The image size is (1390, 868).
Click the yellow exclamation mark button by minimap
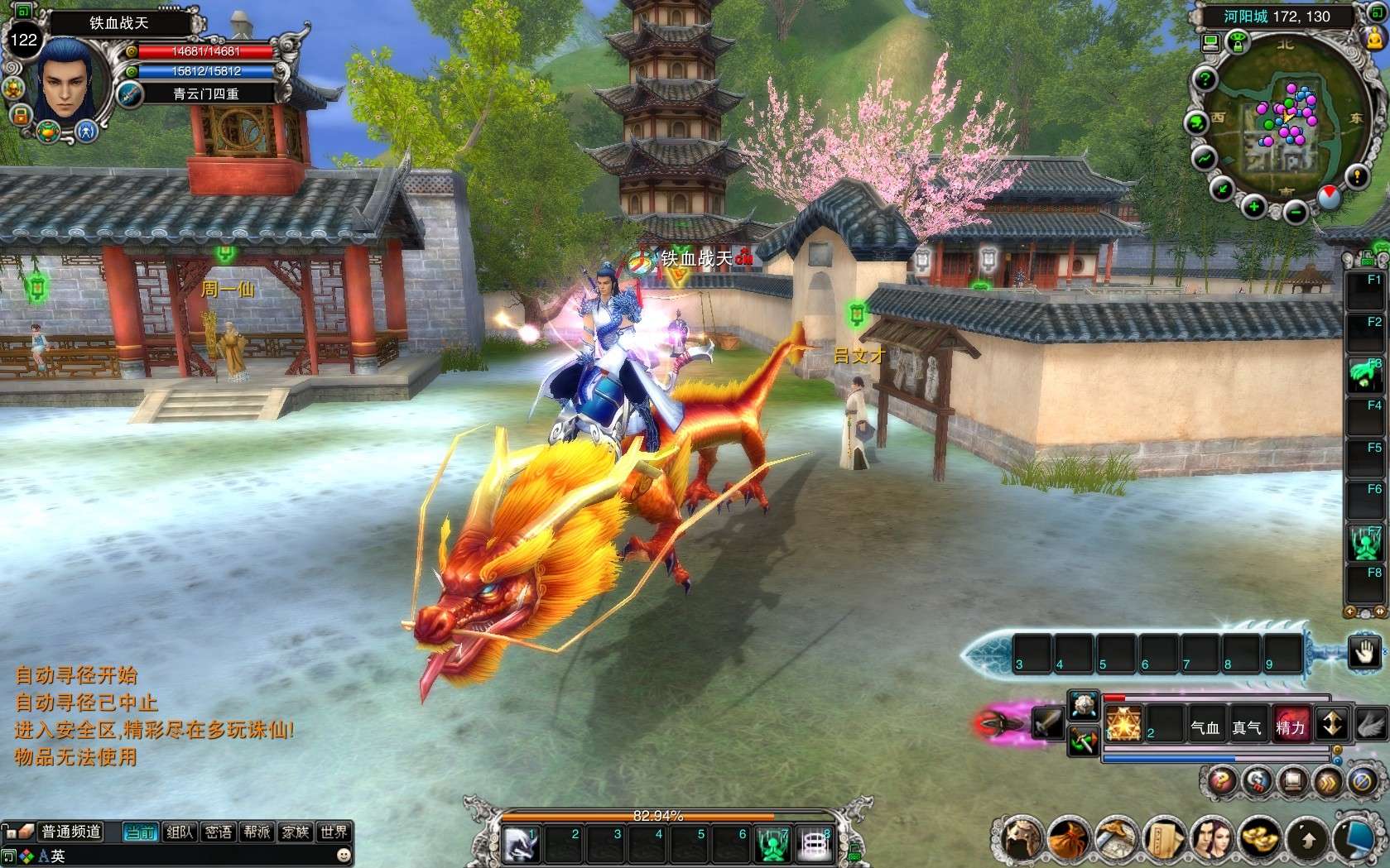[1356, 176]
